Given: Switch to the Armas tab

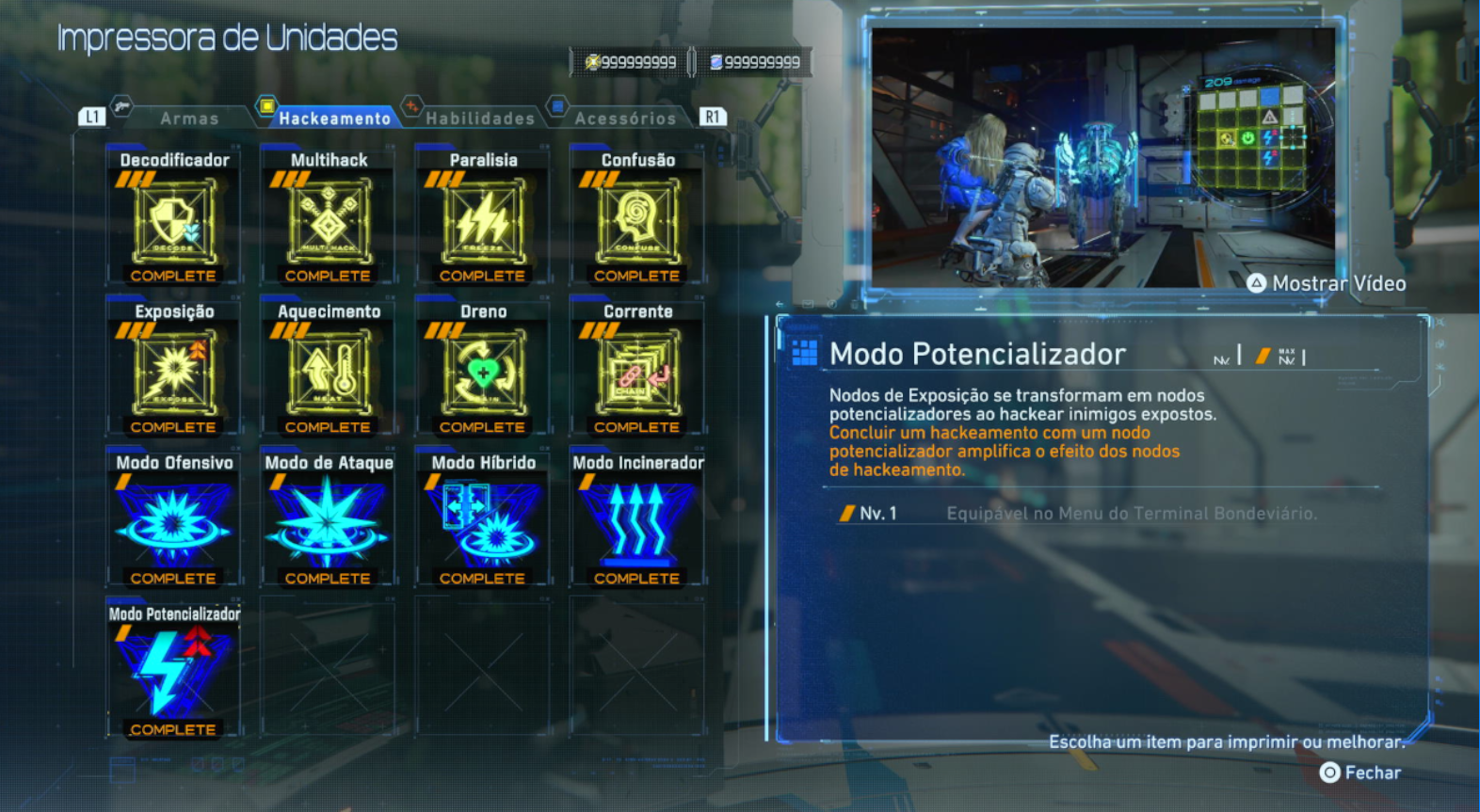Looking at the screenshot, I should click(188, 119).
